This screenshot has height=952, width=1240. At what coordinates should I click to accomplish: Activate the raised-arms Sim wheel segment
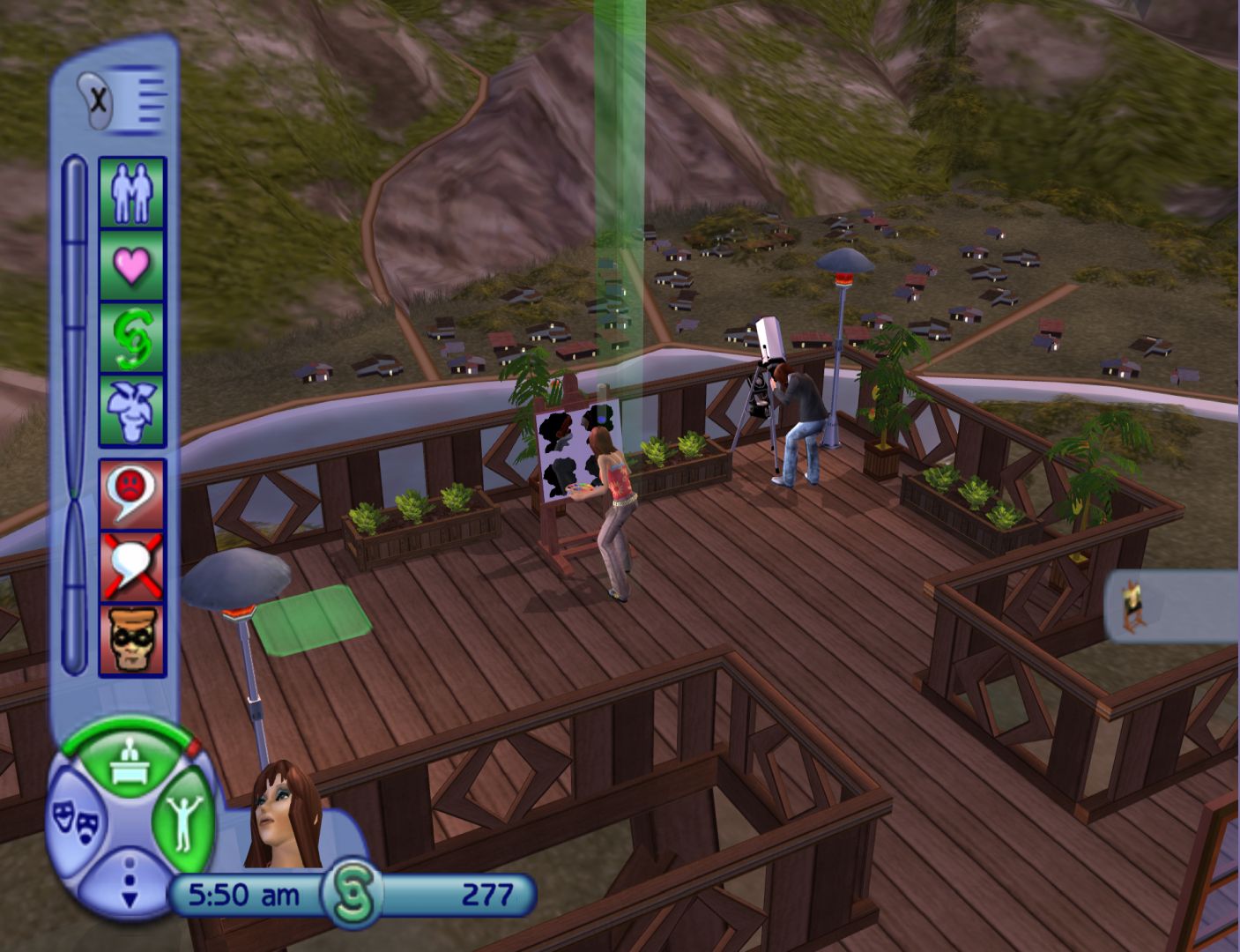tap(183, 822)
